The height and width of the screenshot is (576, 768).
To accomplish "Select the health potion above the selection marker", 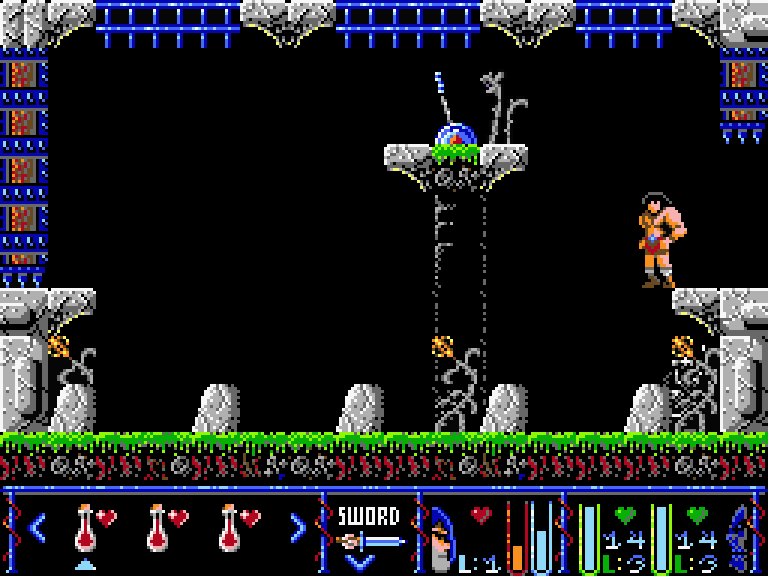I will click(86, 527).
